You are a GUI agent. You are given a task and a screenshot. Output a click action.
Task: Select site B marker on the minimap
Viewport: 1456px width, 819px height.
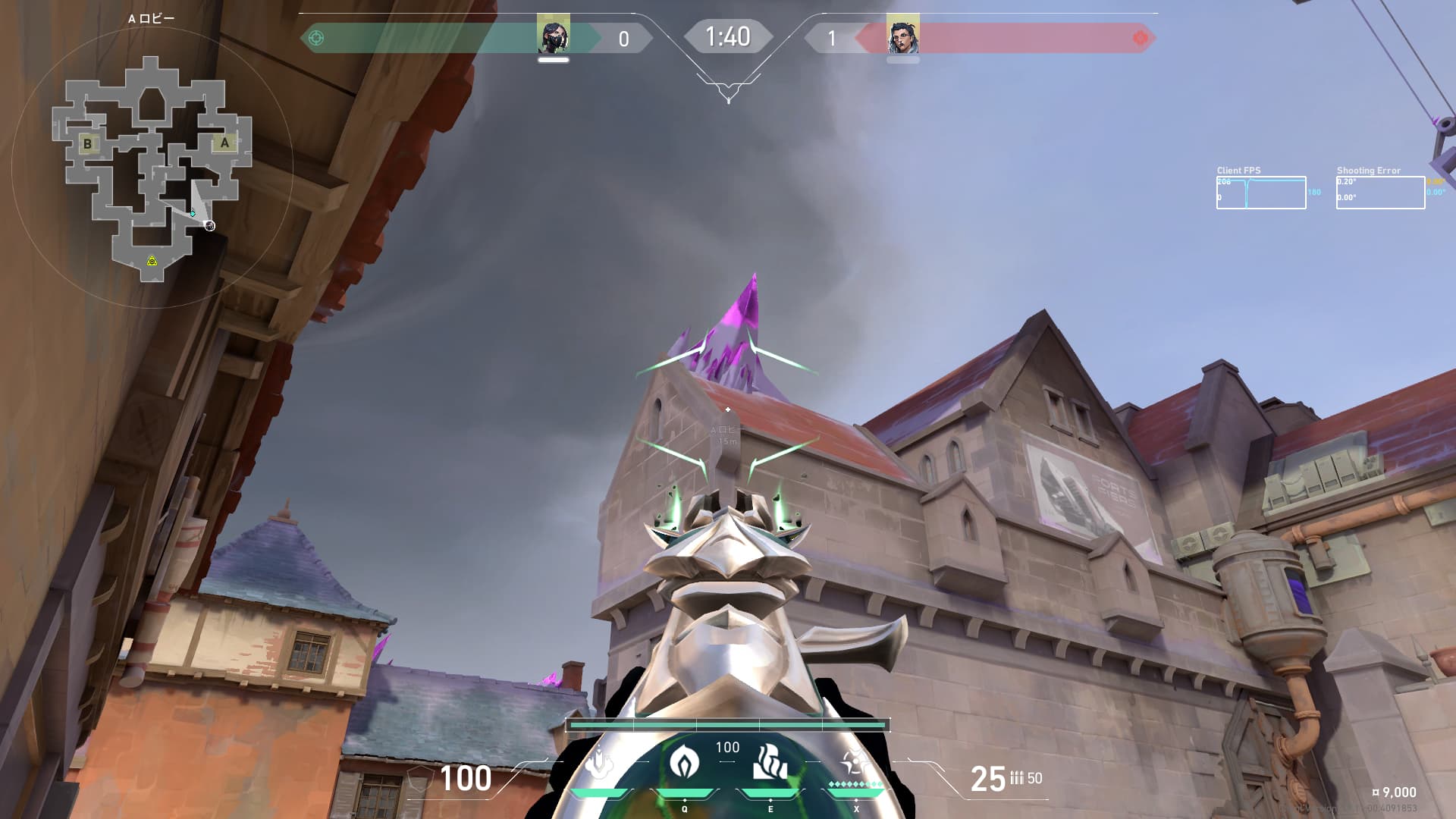88,143
